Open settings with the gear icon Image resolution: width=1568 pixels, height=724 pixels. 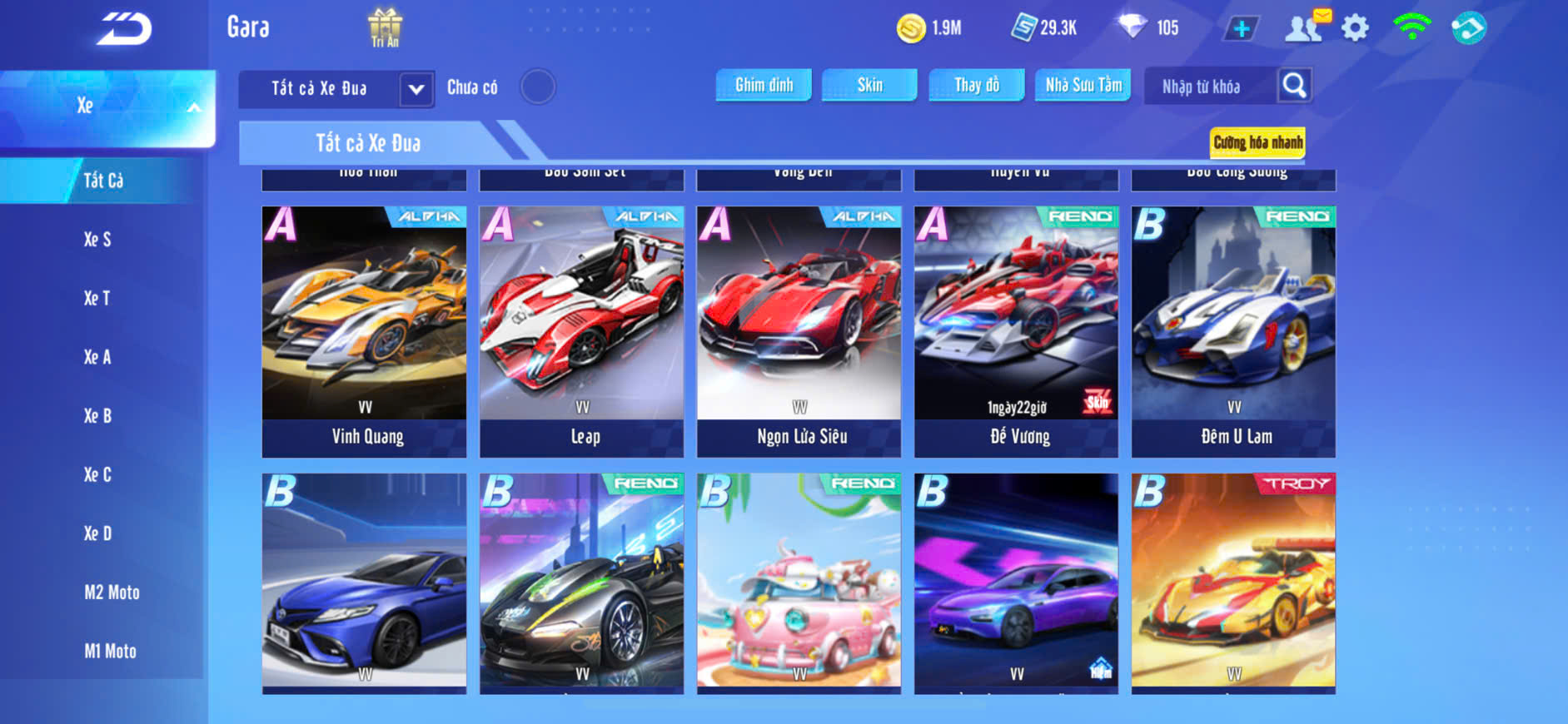point(1355,28)
